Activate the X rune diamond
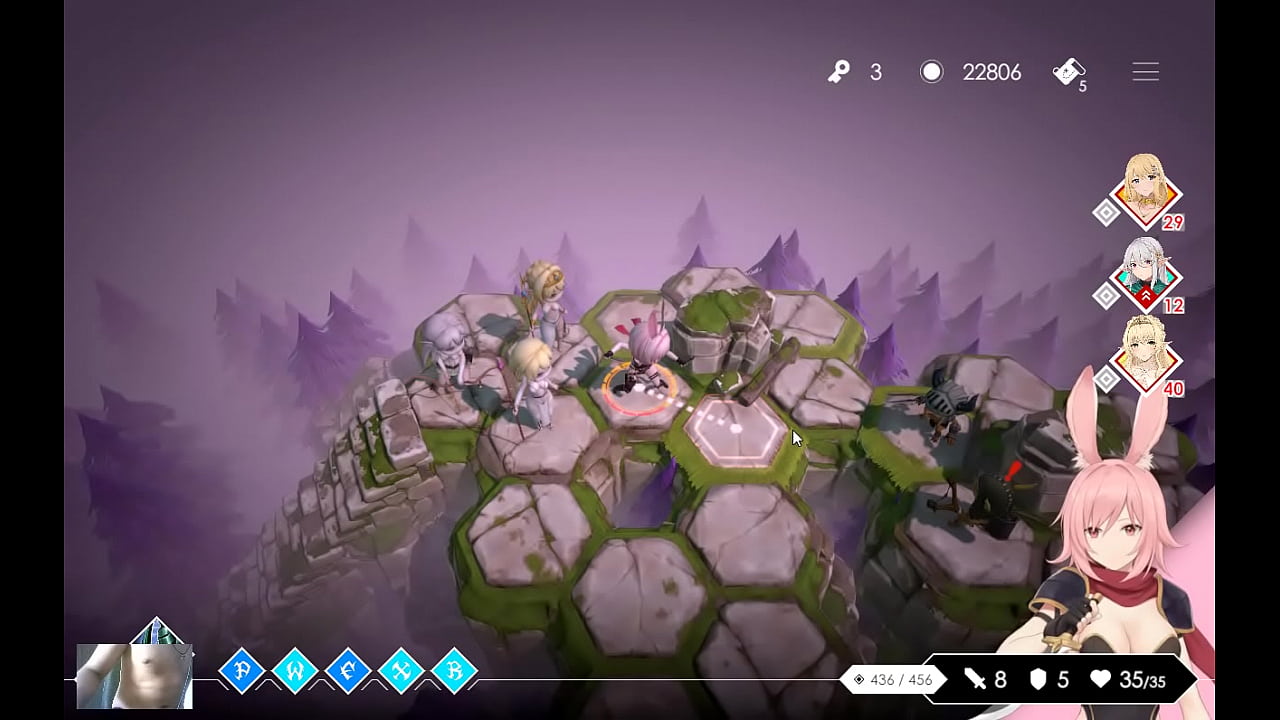 (x=402, y=670)
